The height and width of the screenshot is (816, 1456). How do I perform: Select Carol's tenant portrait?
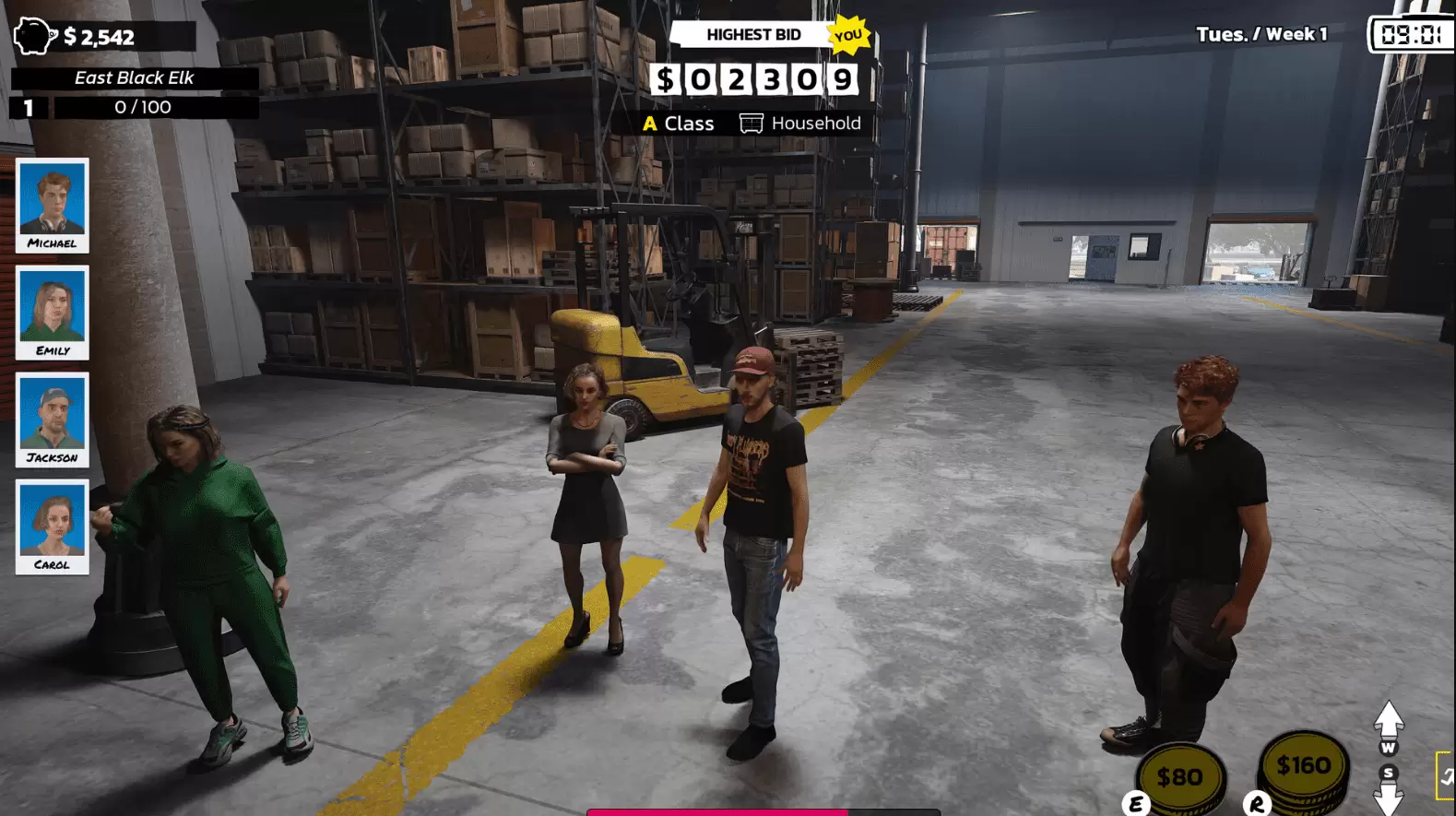point(52,526)
